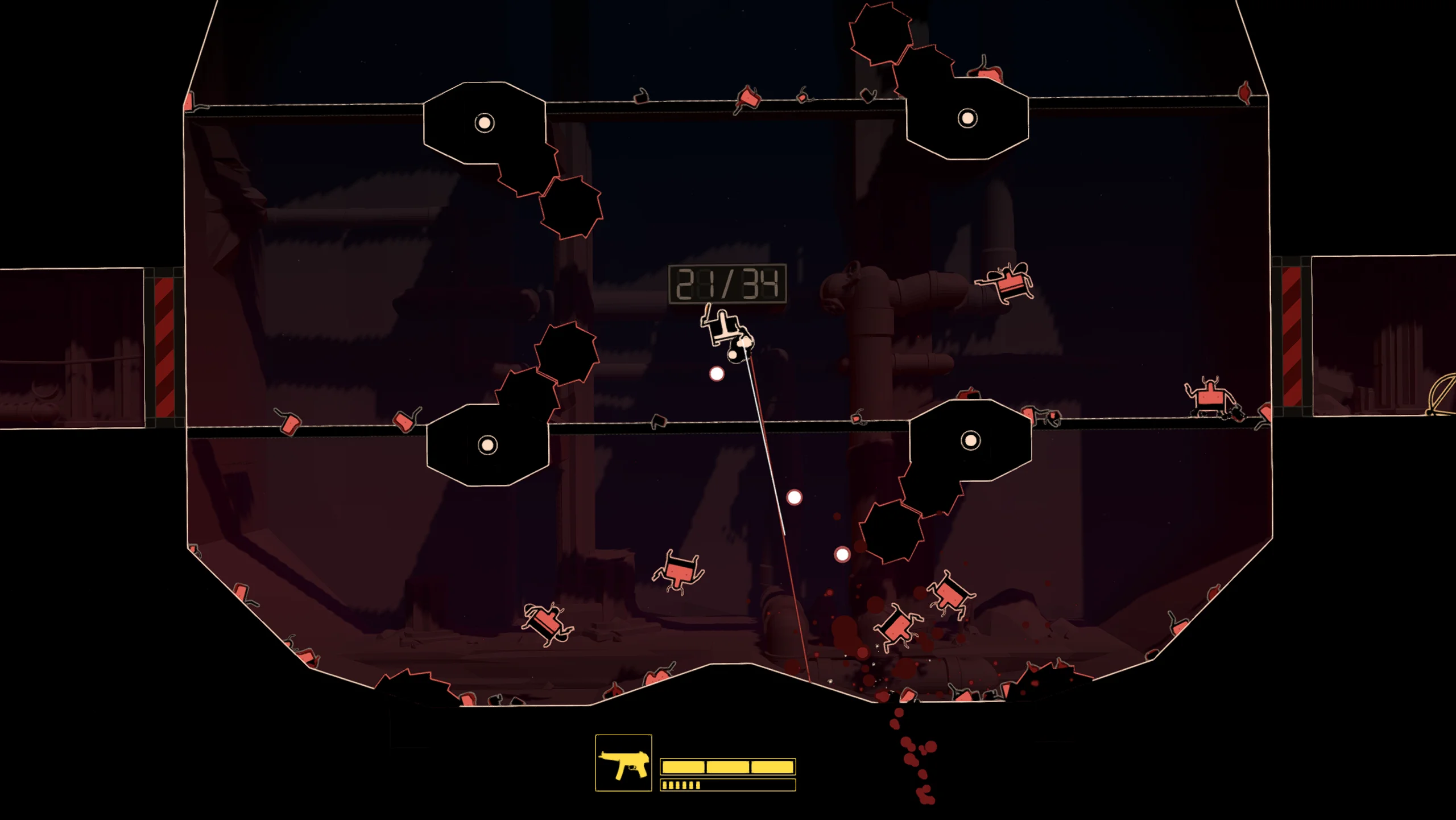Select the yellow submachine gun weapon icon
The height and width of the screenshot is (820, 1456).
tap(623, 763)
